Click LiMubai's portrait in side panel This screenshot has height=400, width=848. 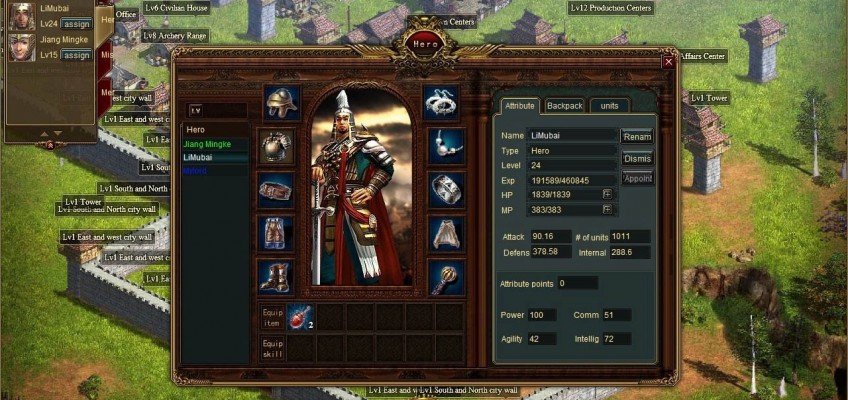pyautogui.click(x=21, y=16)
